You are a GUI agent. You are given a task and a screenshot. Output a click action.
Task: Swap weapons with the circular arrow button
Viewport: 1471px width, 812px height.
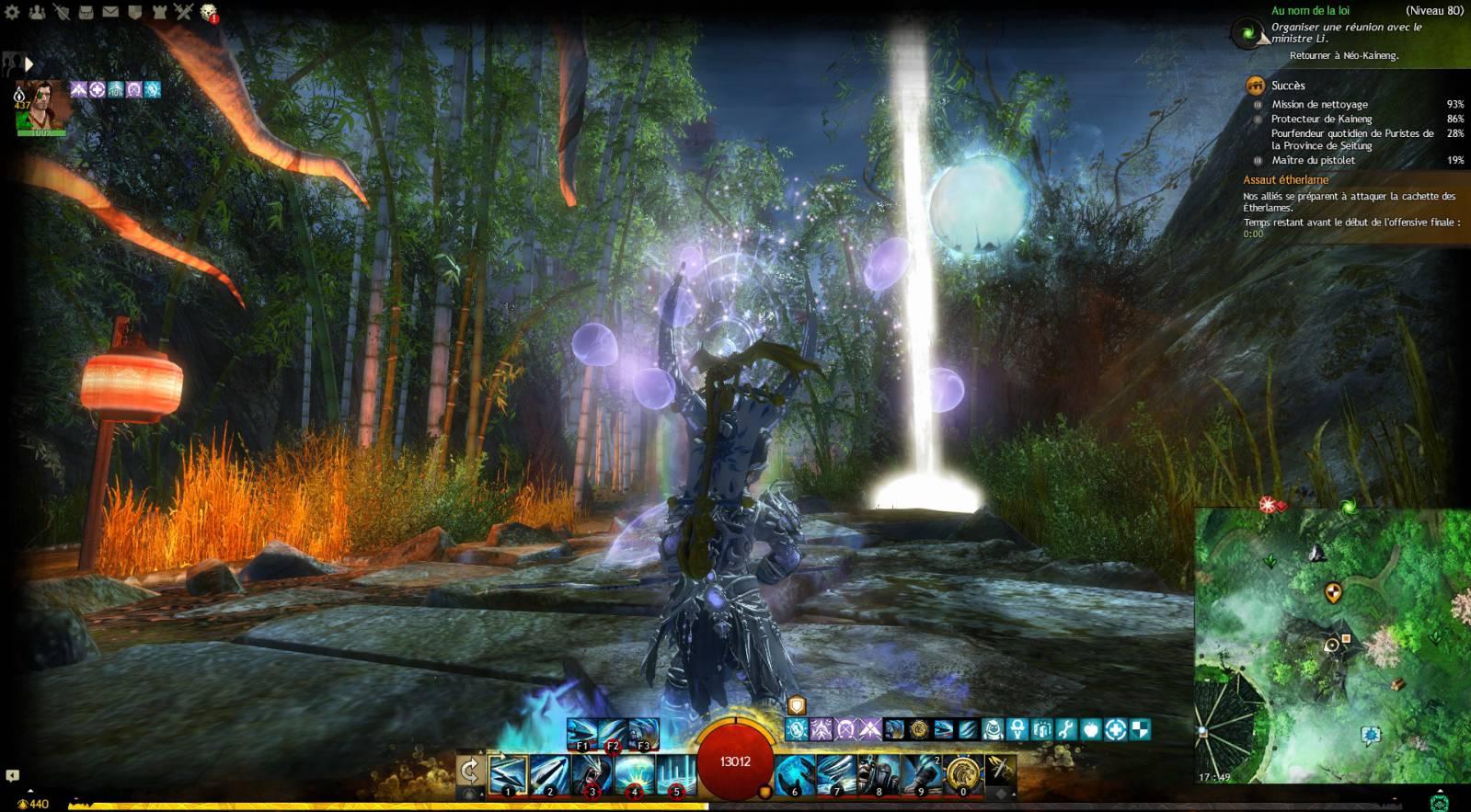point(469,771)
